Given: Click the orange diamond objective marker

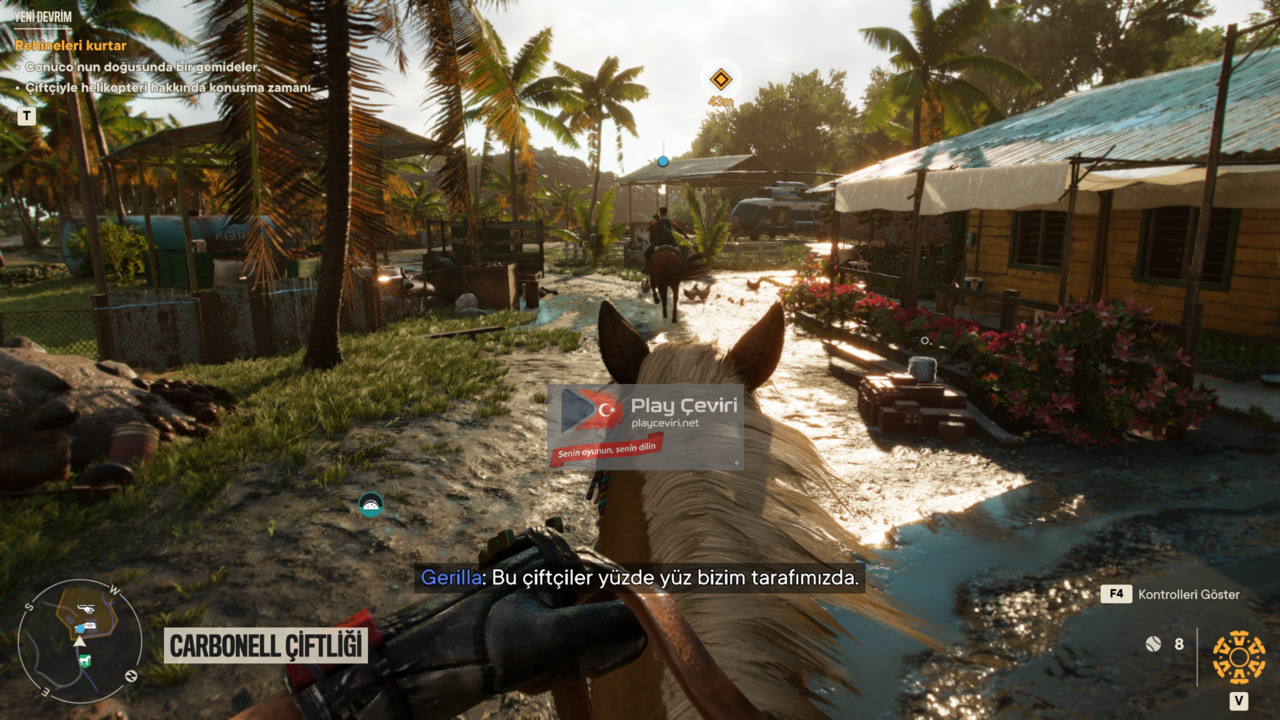Looking at the screenshot, I should (x=720, y=80).
